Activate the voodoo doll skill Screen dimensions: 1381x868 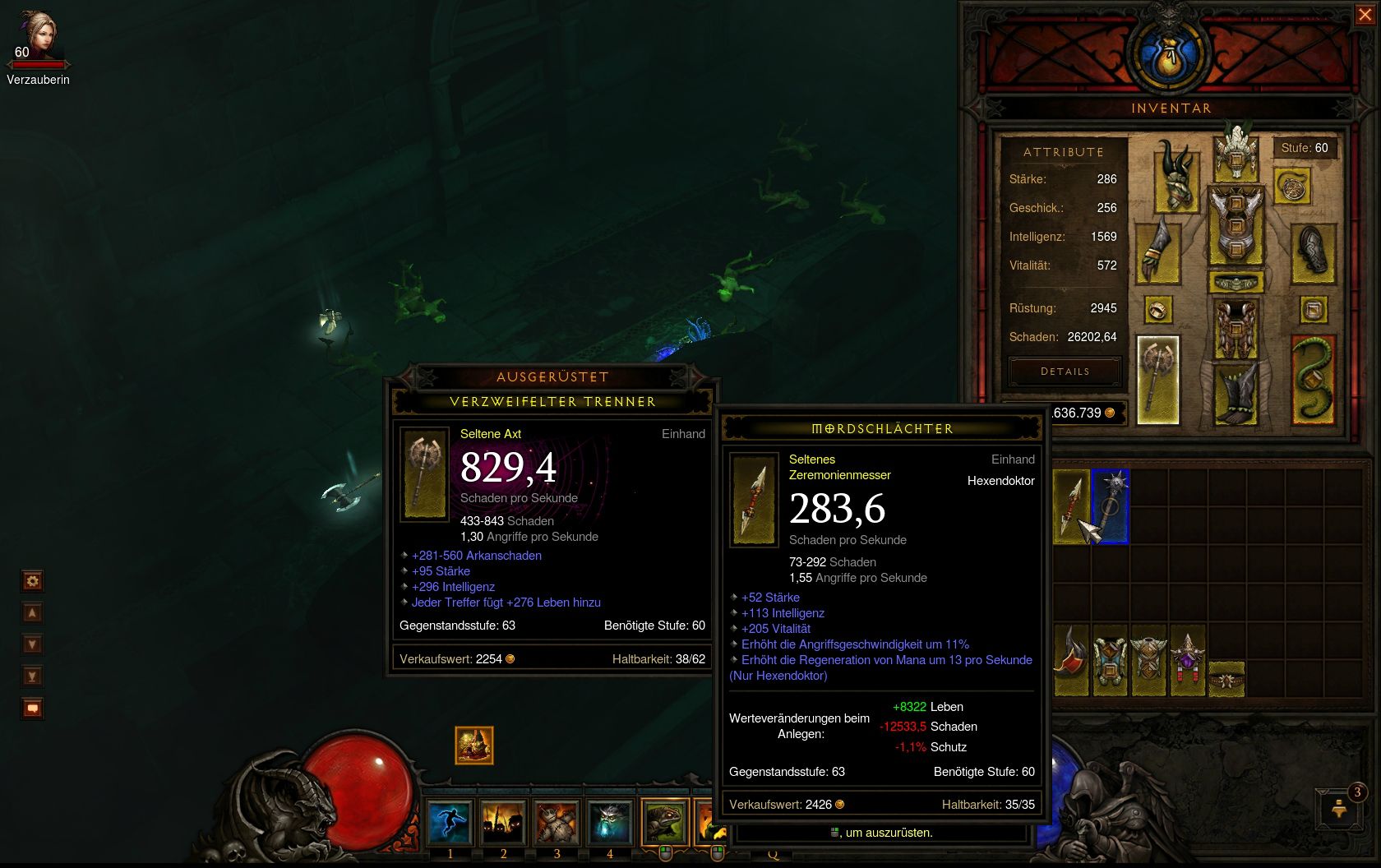[x=557, y=822]
